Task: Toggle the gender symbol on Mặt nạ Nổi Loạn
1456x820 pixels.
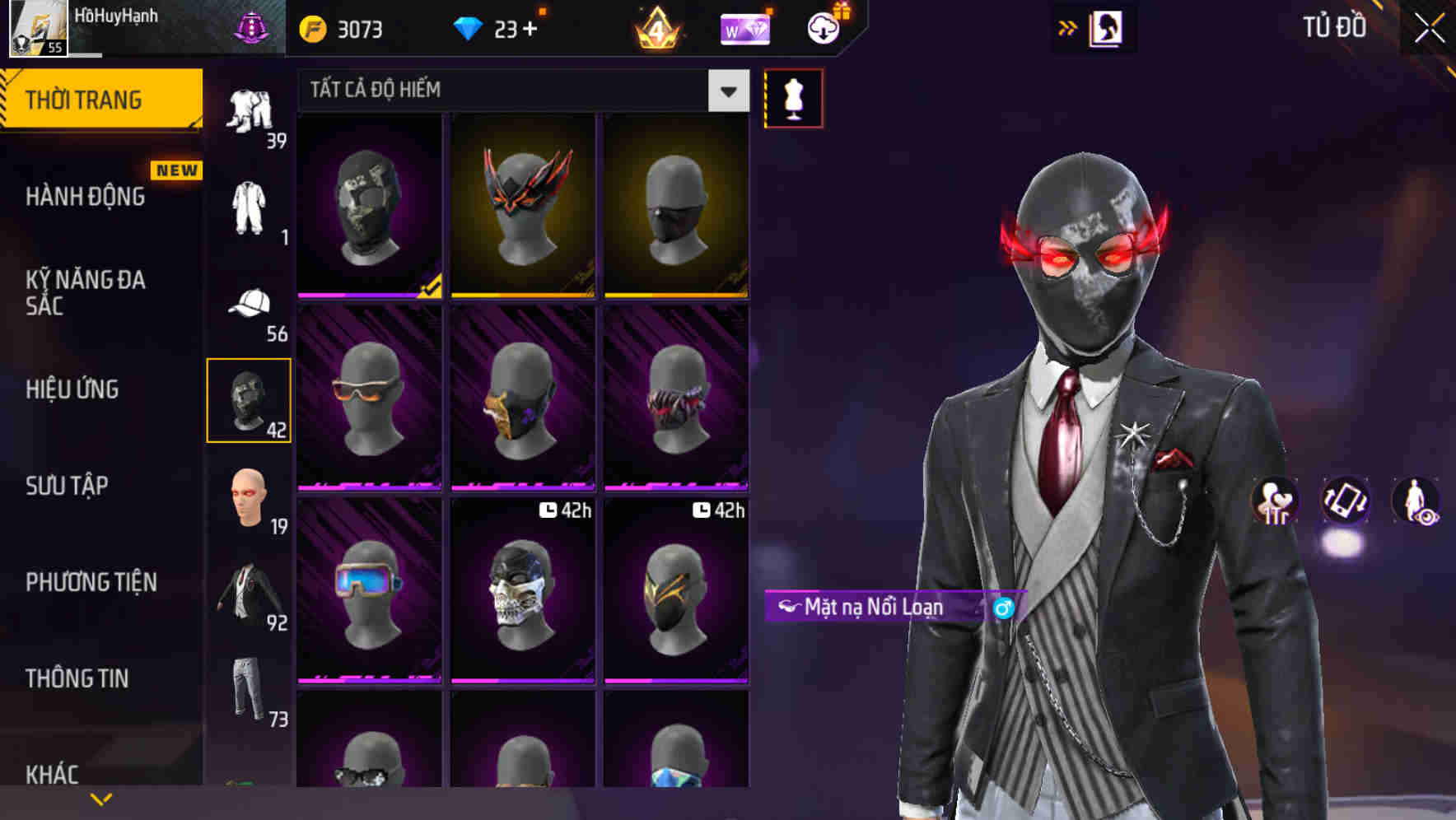Action: coord(1003,609)
